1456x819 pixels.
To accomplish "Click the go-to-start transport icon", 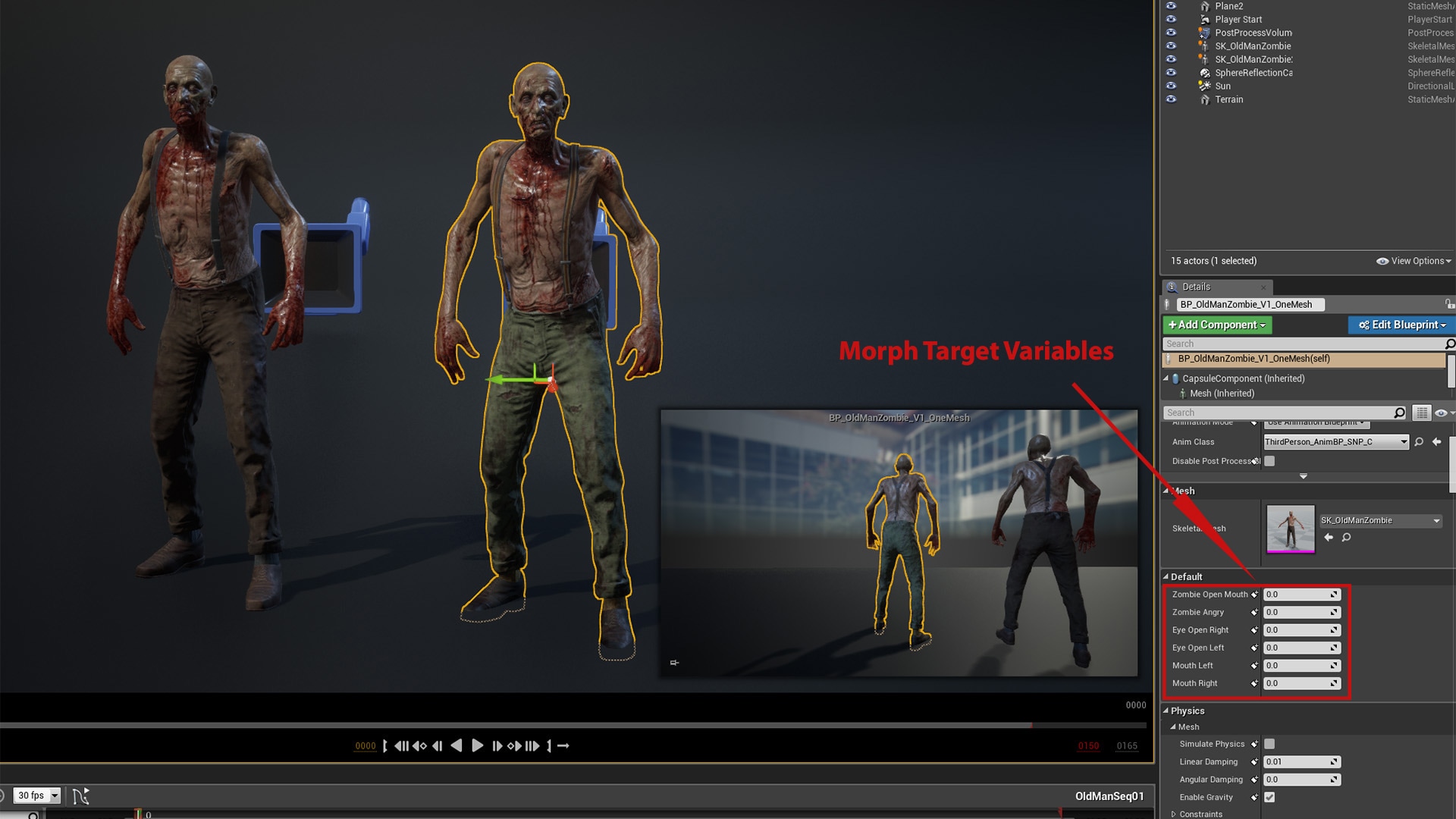I will [385, 745].
